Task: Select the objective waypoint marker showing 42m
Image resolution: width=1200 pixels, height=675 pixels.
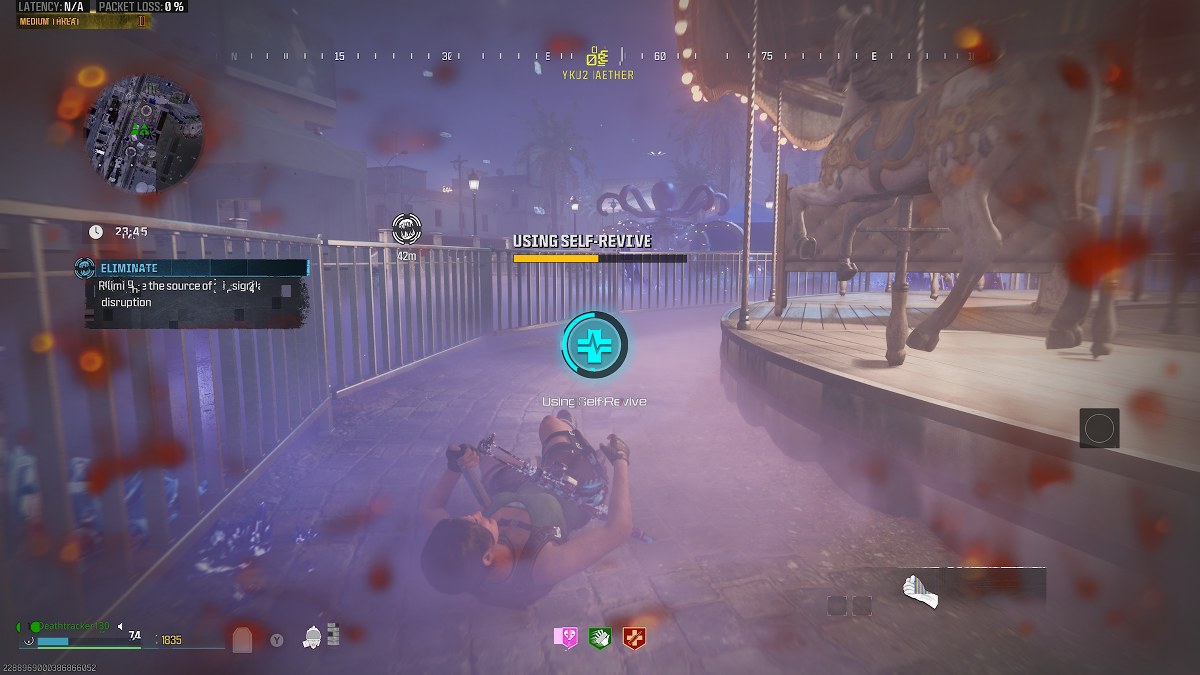Action: pyautogui.click(x=407, y=228)
